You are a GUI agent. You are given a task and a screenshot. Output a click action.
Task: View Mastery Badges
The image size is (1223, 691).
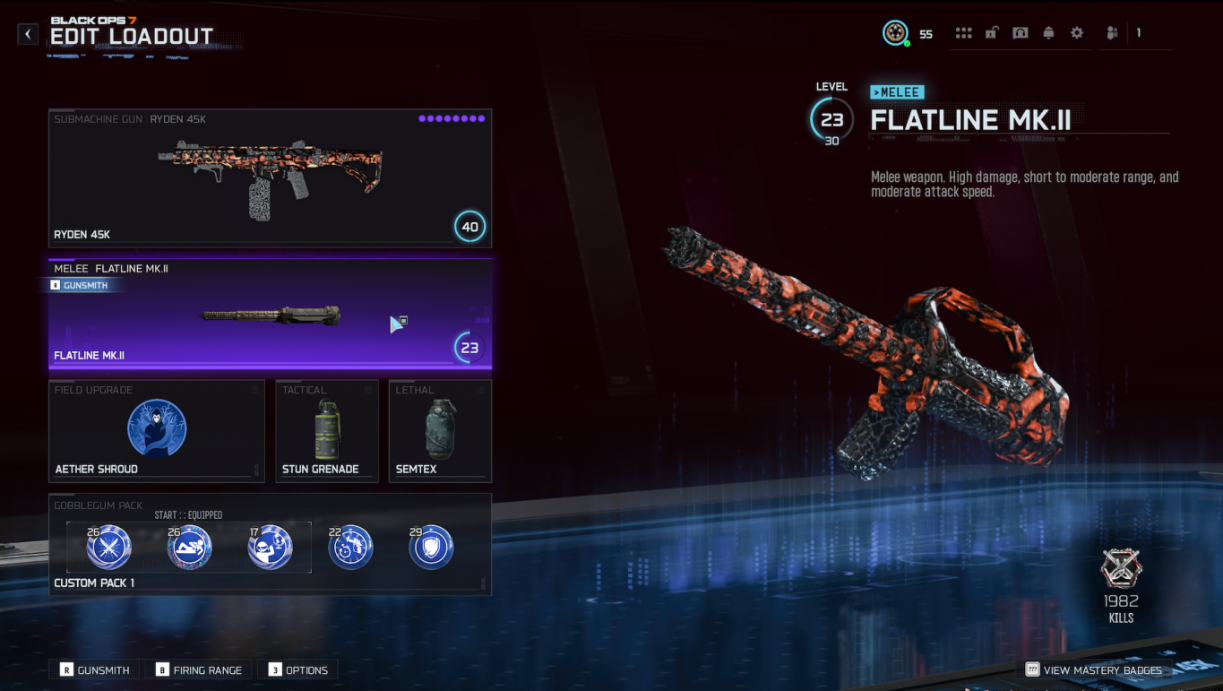click(x=1094, y=670)
